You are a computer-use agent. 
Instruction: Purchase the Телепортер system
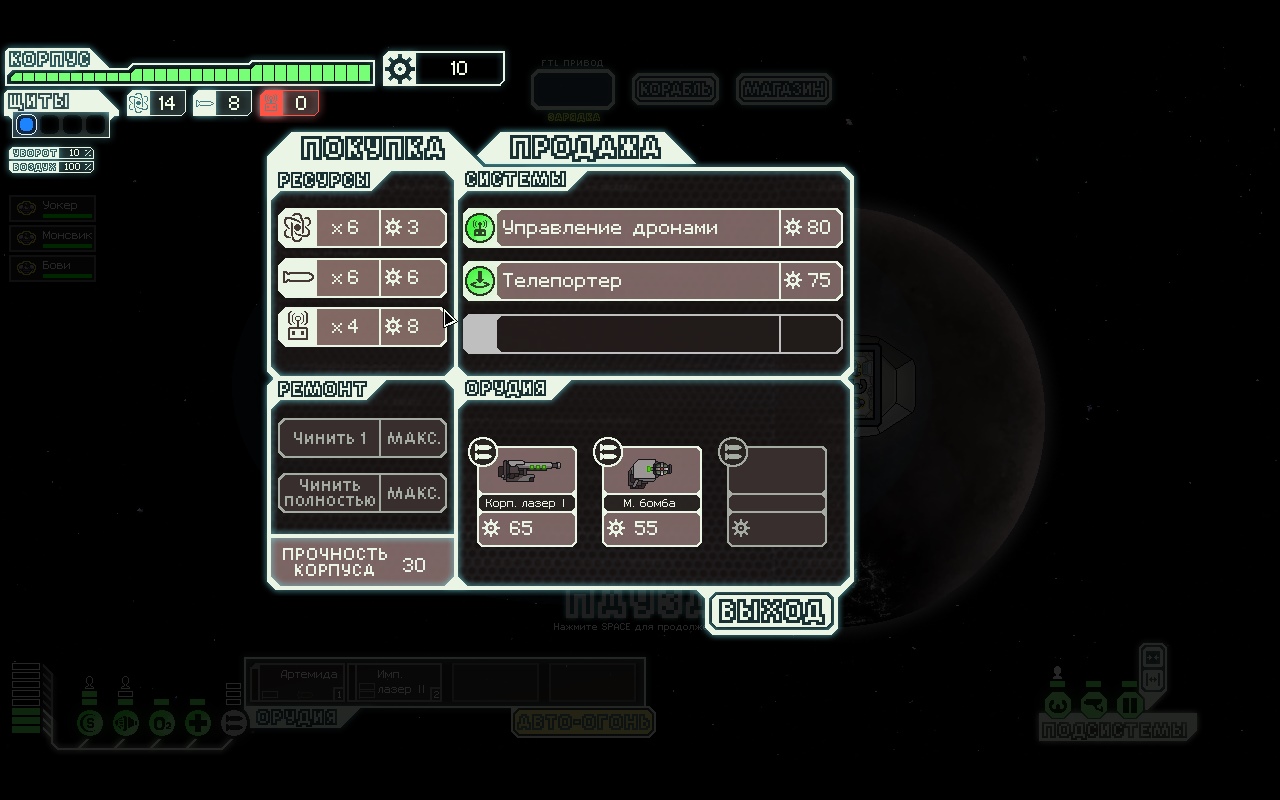point(652,281)
